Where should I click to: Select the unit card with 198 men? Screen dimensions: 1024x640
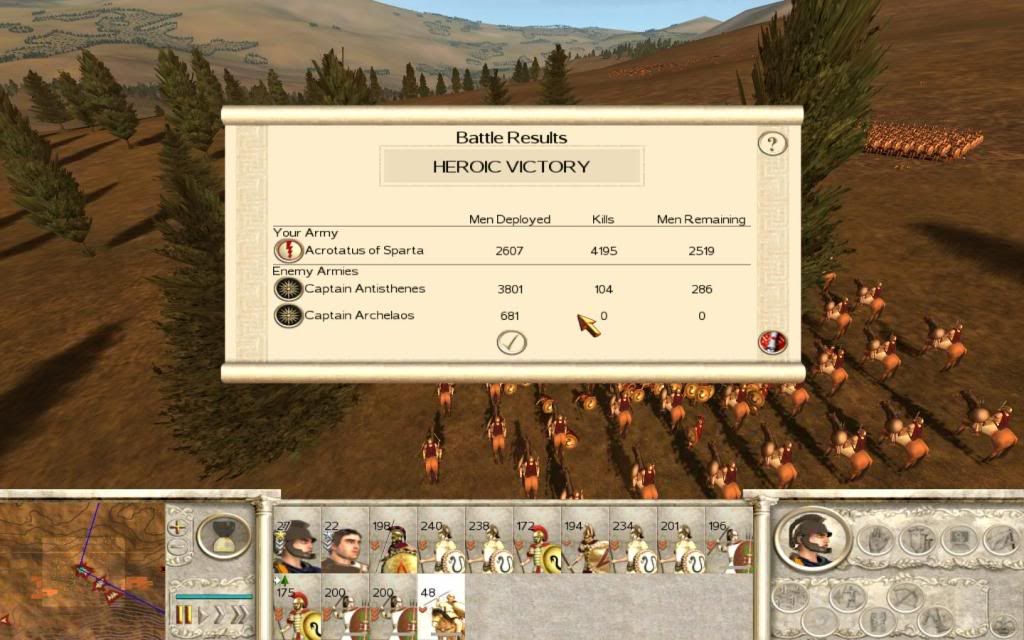[x=393, y=546]
